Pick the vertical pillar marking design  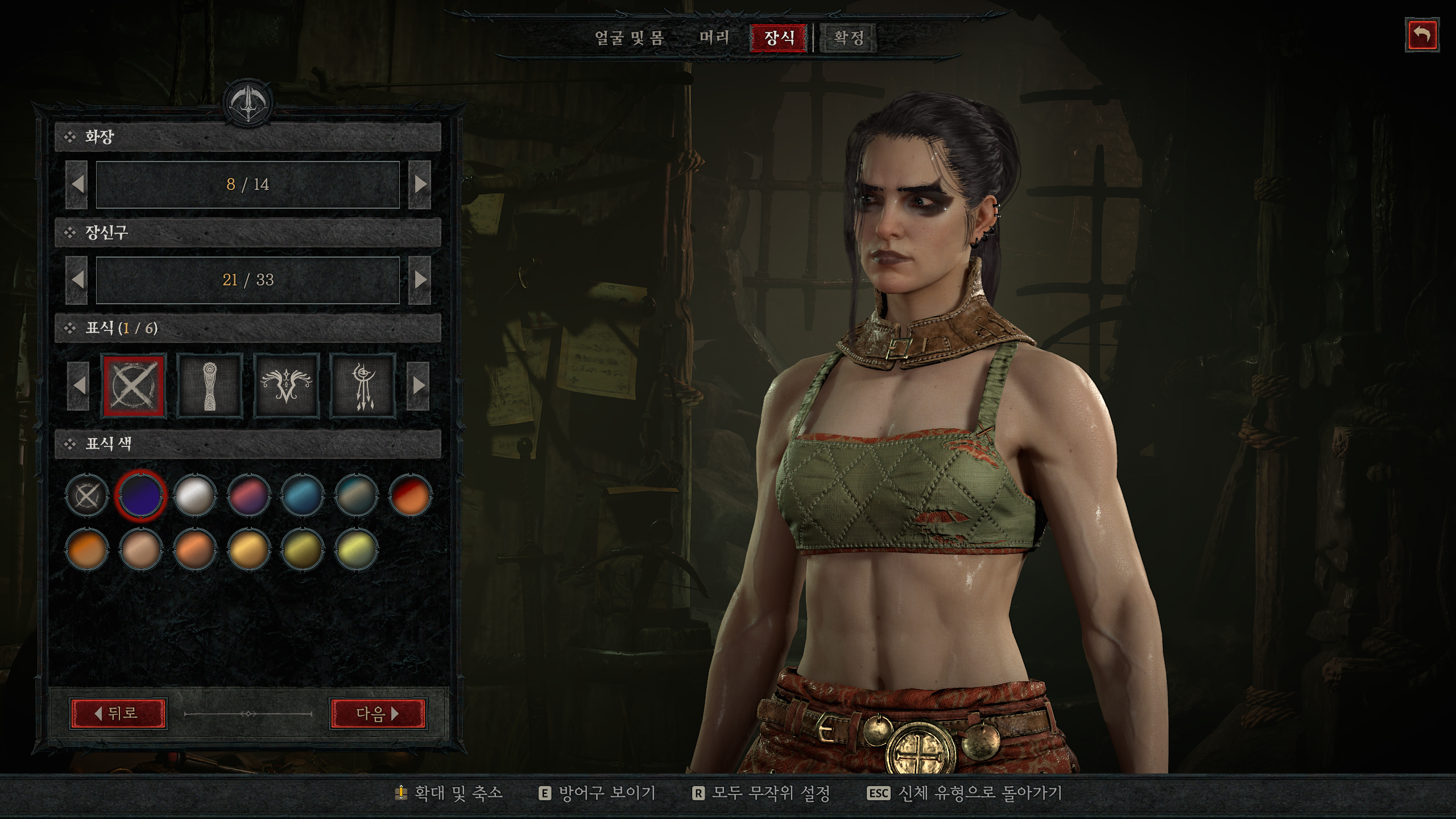click(210, 386)
